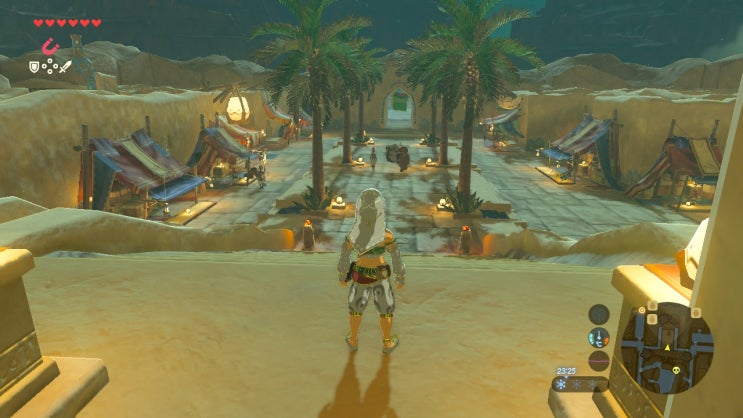Viewport: 743px width, 418px height.
Task: Open the circular town minimap
Action: tap(666, 347)
